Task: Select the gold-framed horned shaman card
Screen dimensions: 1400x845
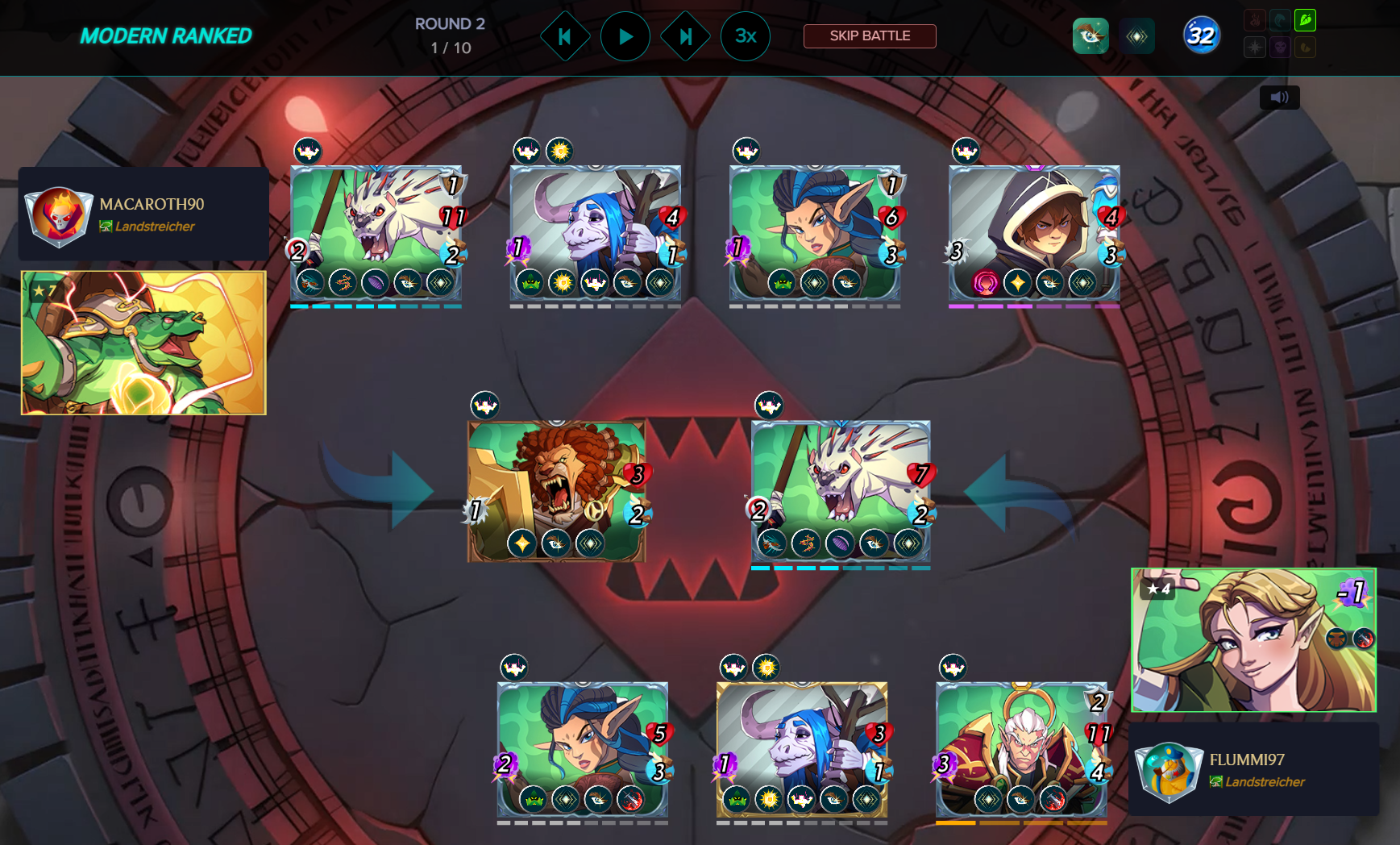Action: pos(802,749)
